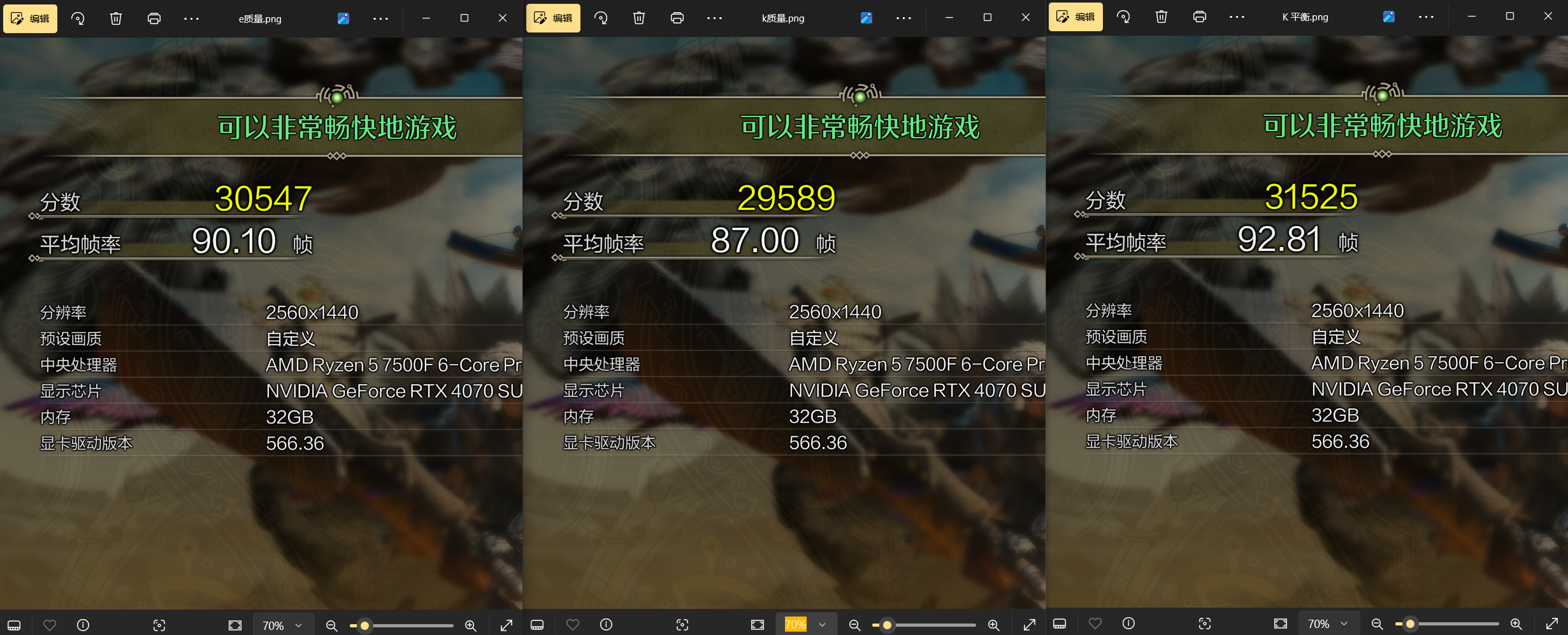1568x635 pixels.
Task: Toggle the filmstrip in the e质量.png window
Action: point(14,625)
